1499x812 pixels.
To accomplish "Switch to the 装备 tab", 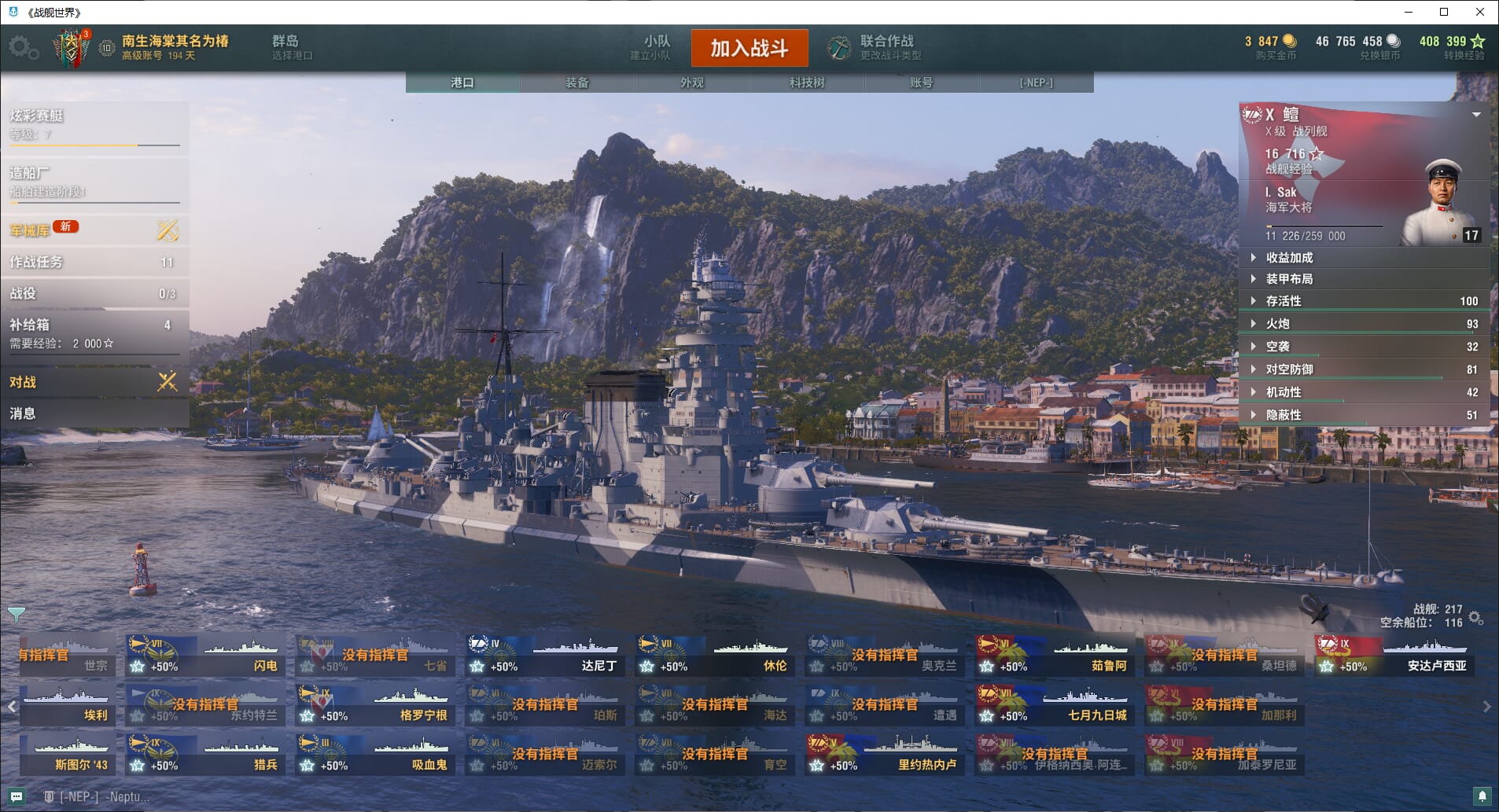I will [x=576, y=83].
